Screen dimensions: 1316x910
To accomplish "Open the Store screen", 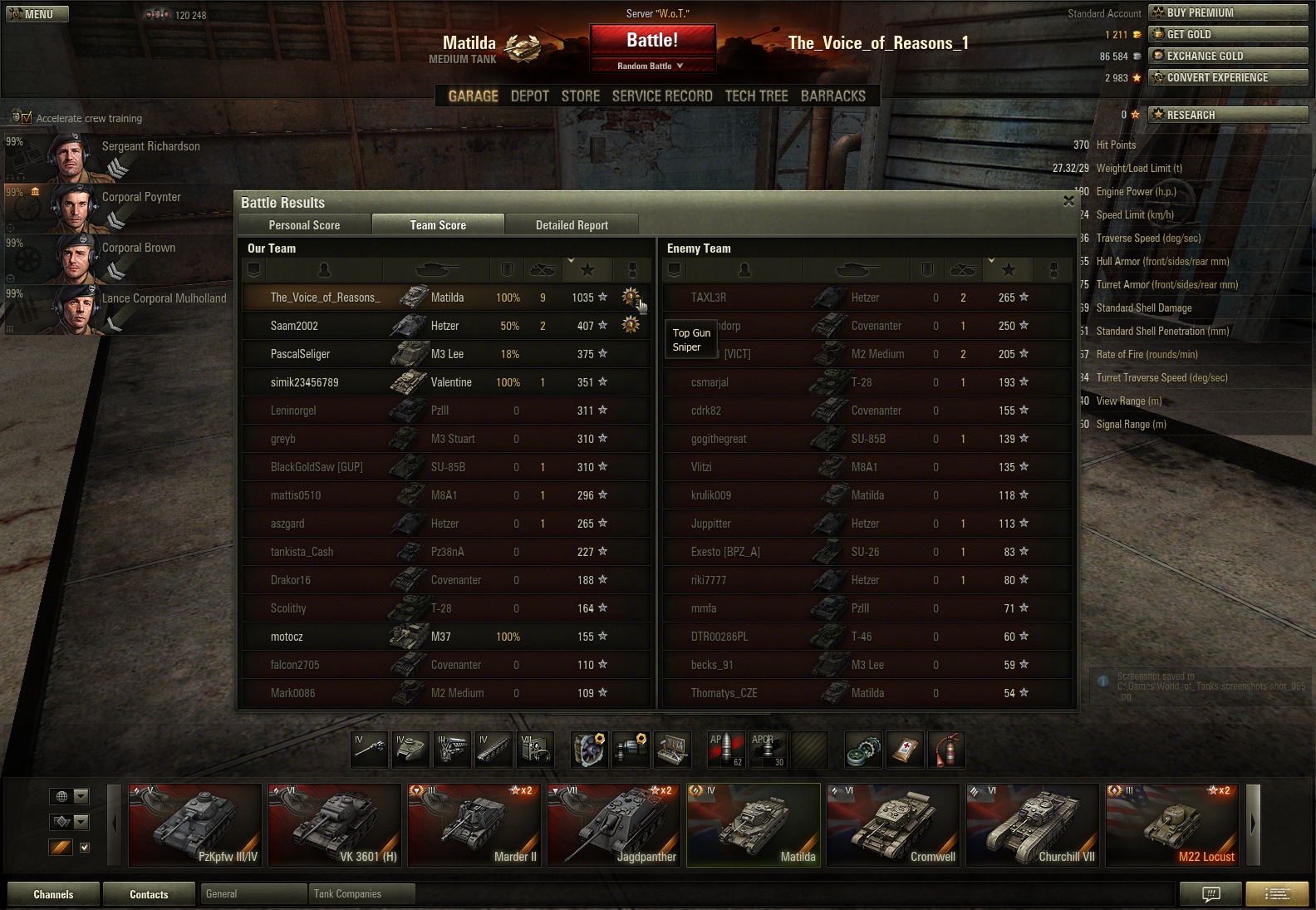I will pos(580,96).
